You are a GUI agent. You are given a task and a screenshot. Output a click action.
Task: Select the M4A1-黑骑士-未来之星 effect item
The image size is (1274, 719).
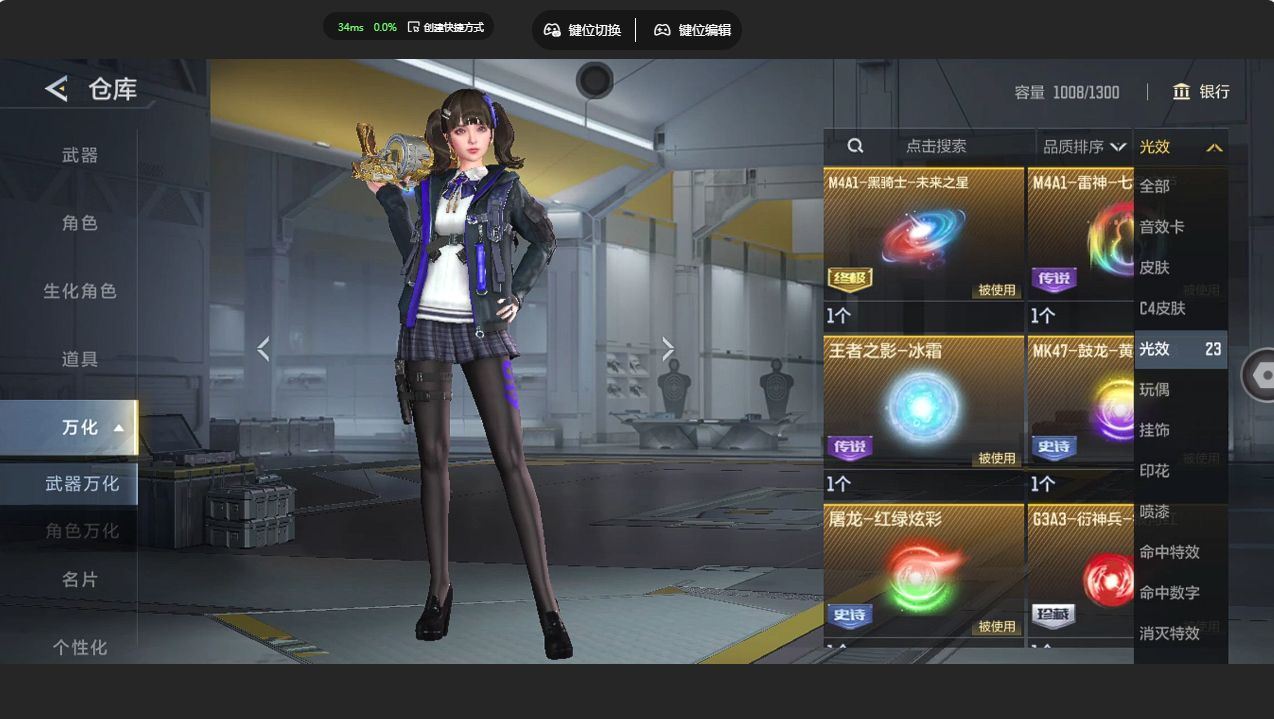[923, 234]
